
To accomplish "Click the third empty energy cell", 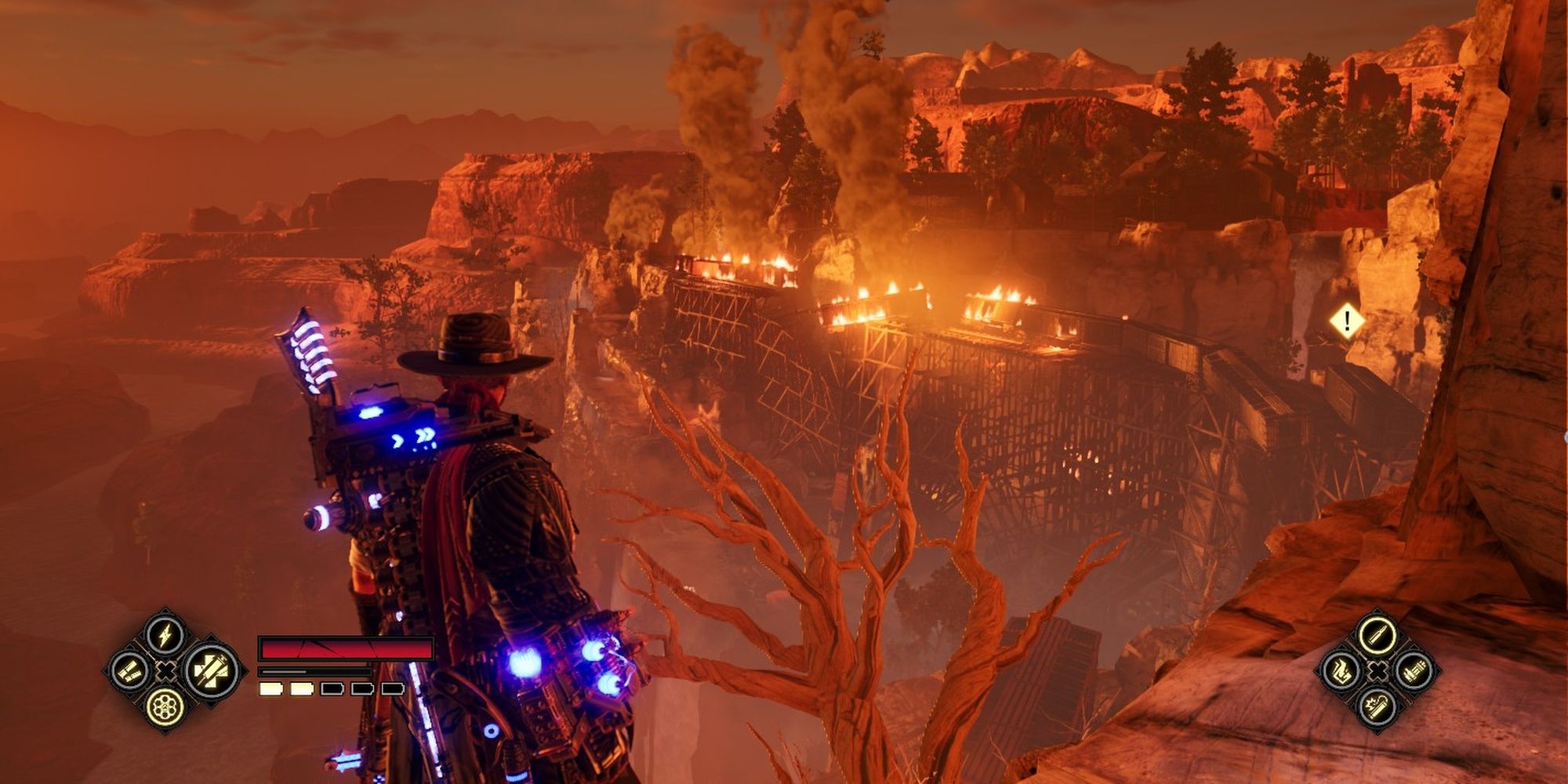I will tap(332, 688).
